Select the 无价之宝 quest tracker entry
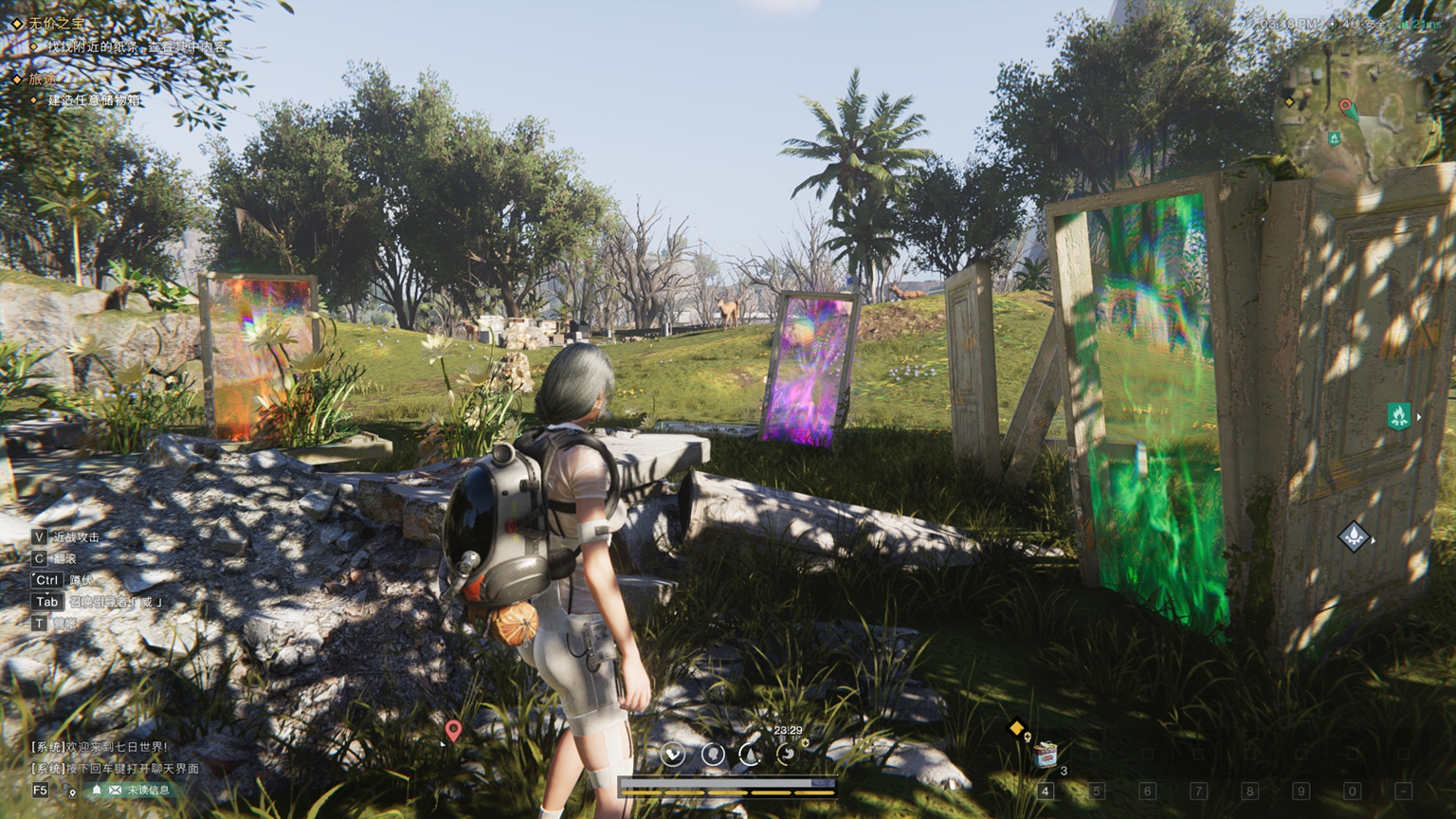The width and height of the screenshot is (1456, 819). coord(57,23)
